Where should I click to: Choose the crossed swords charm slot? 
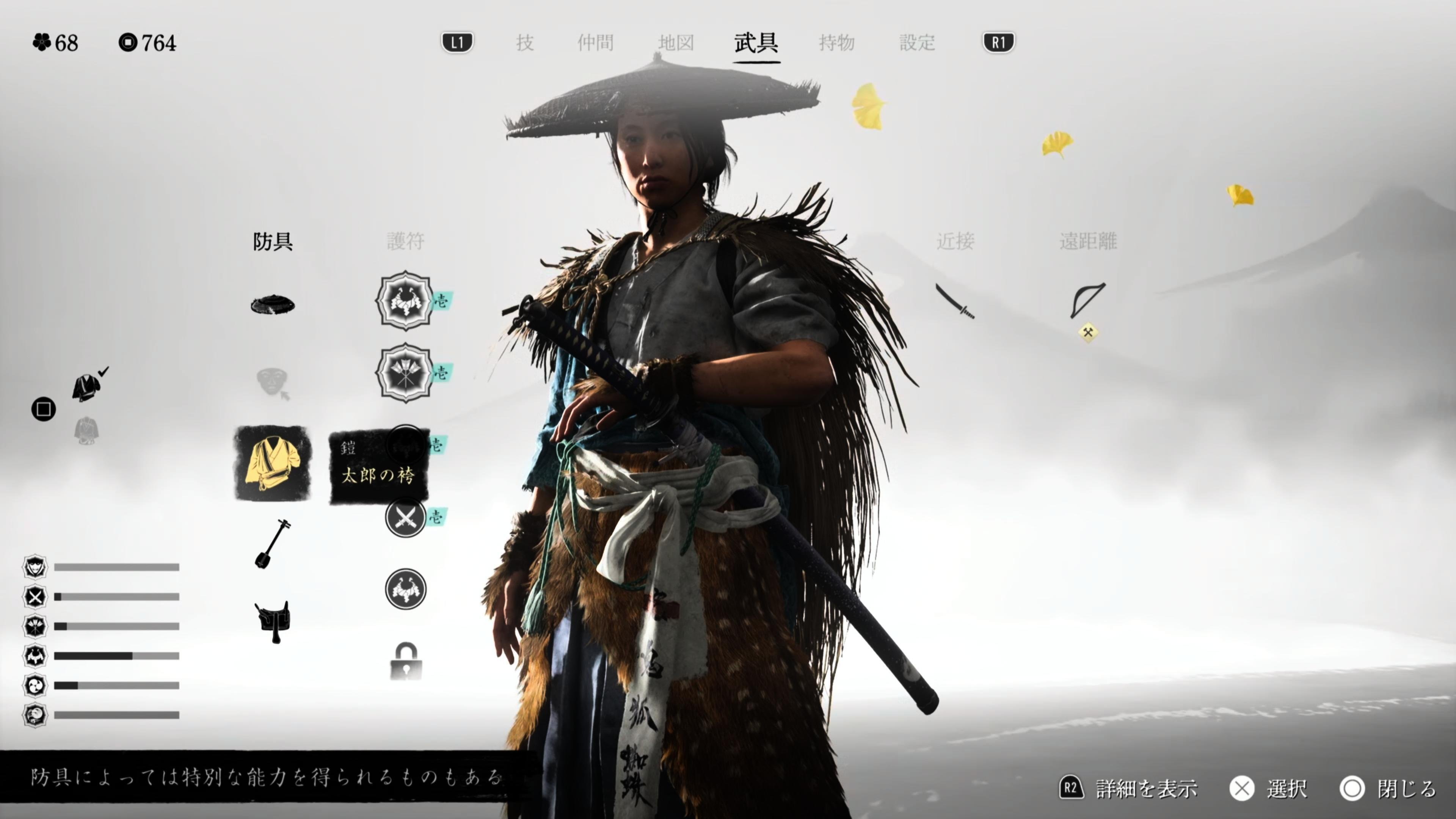click(x=405, y=517)
